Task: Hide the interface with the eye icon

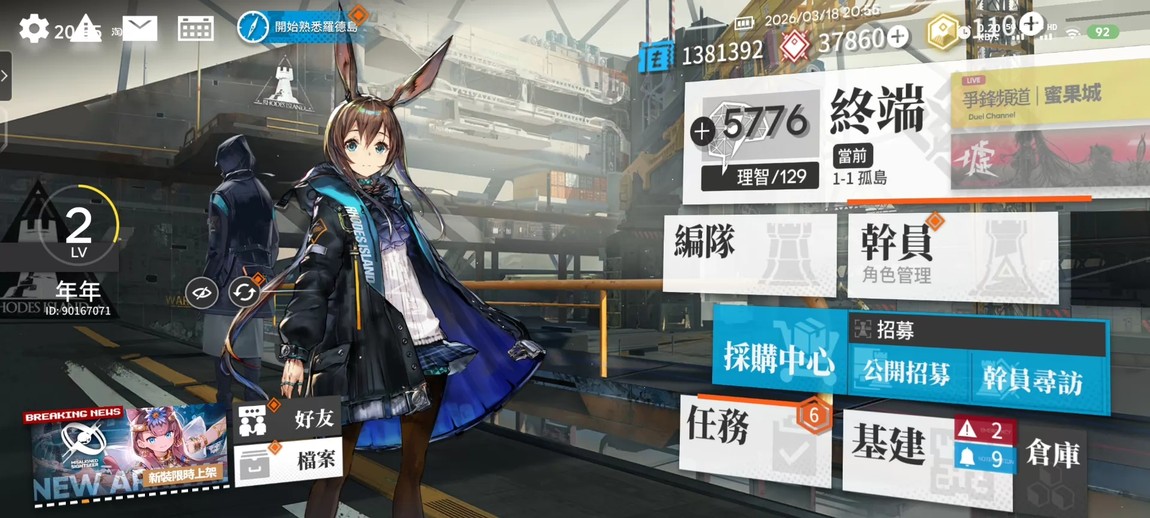Action: pos(202,293)
